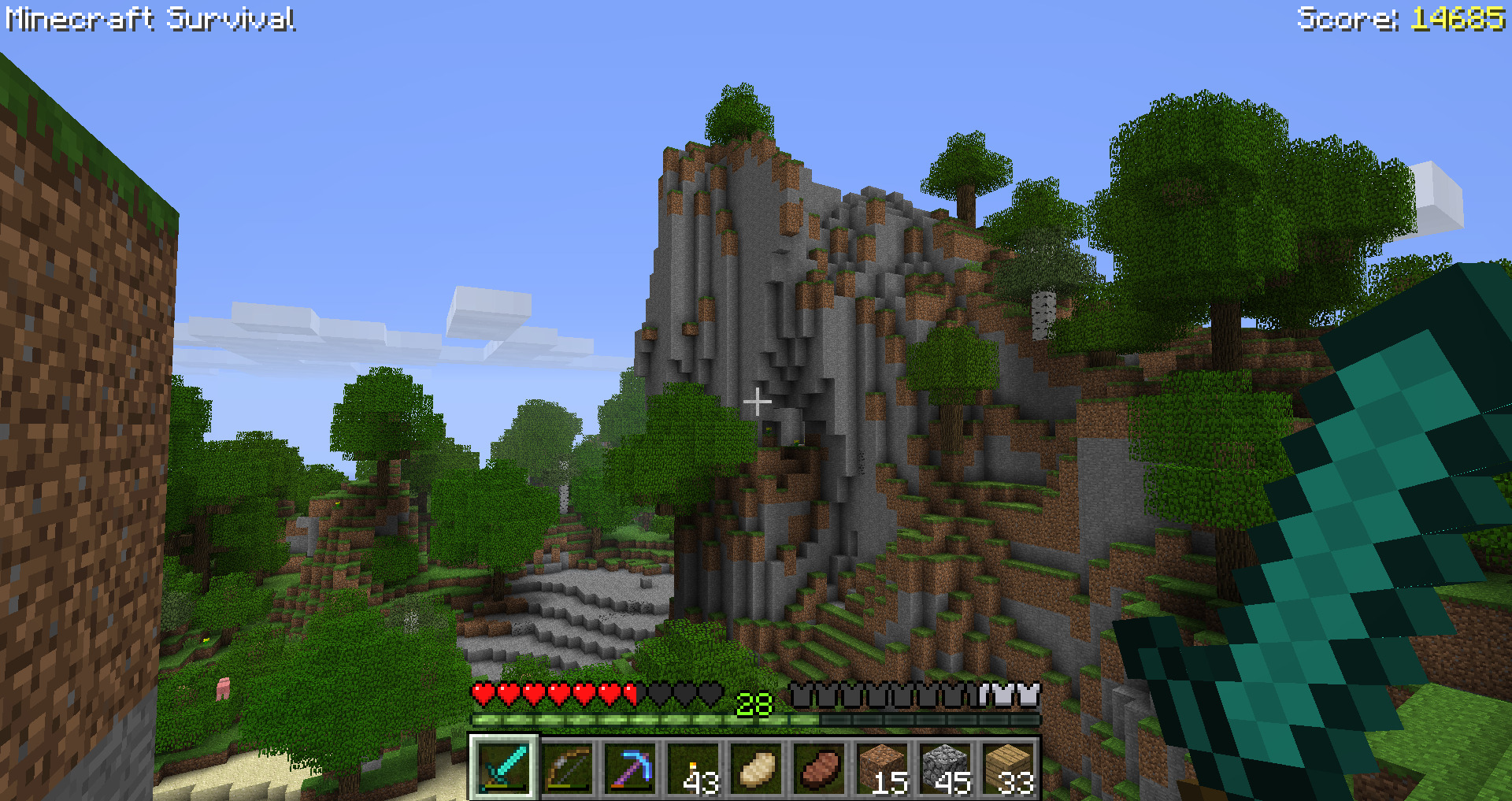Select the cobblestone stack of 45
Viewport: 1512px width, 801px height.
945,767
